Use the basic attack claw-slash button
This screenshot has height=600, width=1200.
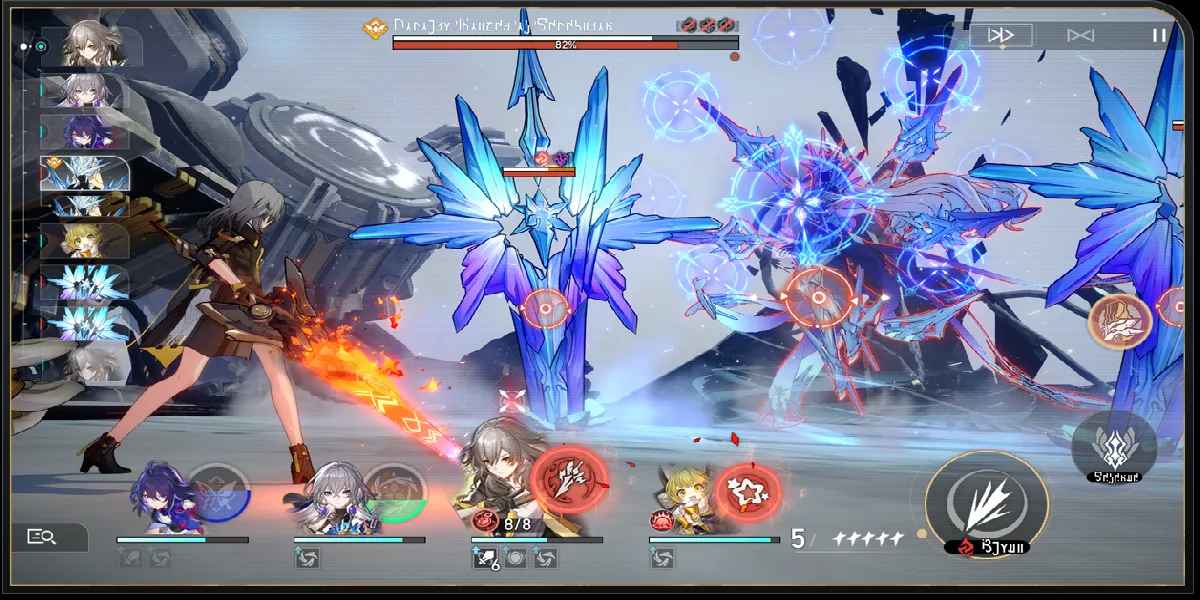tap(986, 497)
